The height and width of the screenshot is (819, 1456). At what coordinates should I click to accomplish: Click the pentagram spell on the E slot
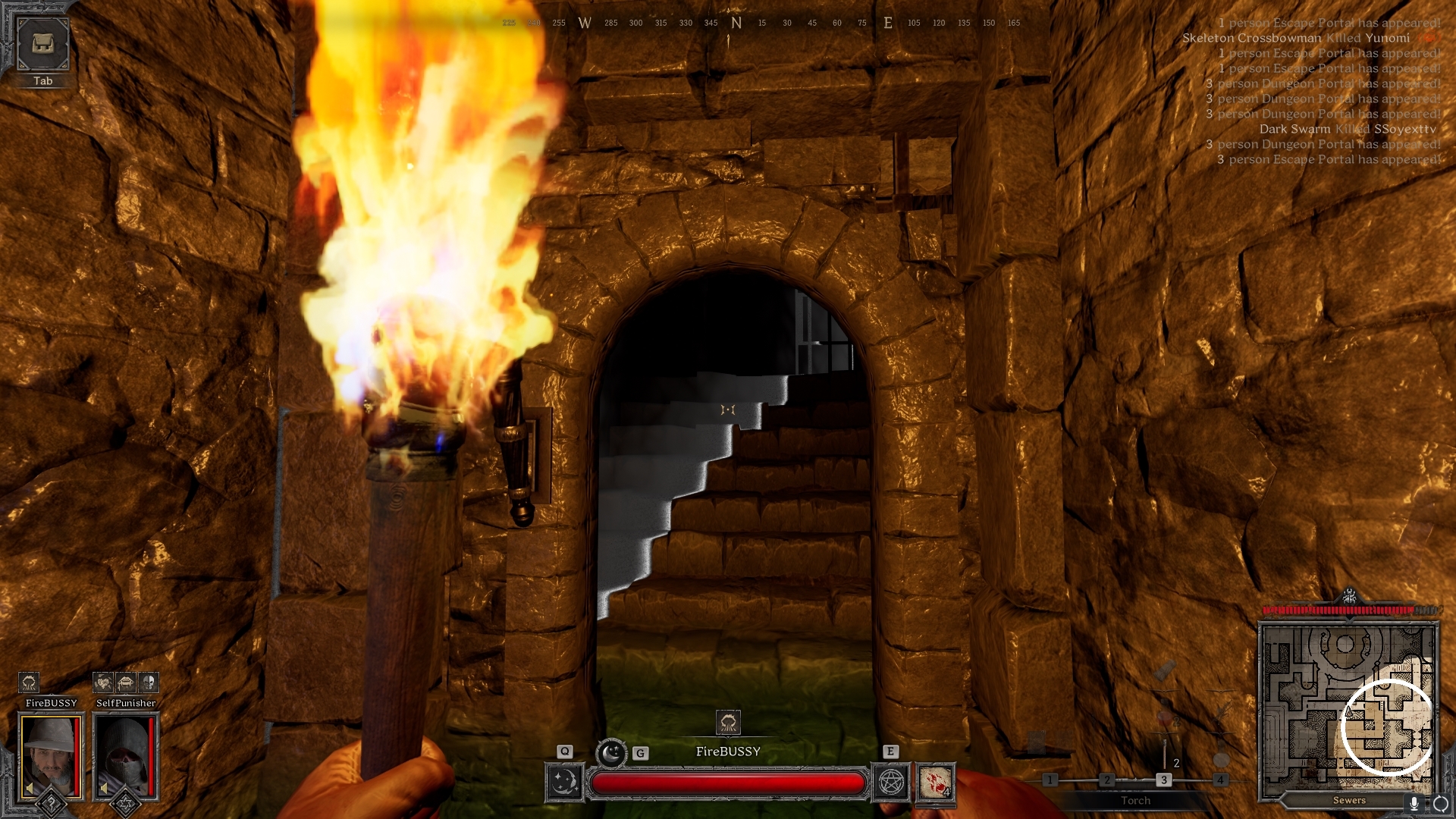click(x=890, y=781)
